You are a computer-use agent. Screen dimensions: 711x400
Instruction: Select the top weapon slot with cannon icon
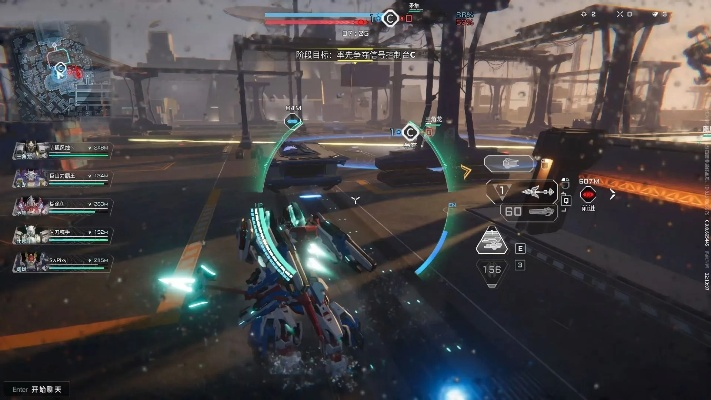pyautogui.click(x=509, y=162)
